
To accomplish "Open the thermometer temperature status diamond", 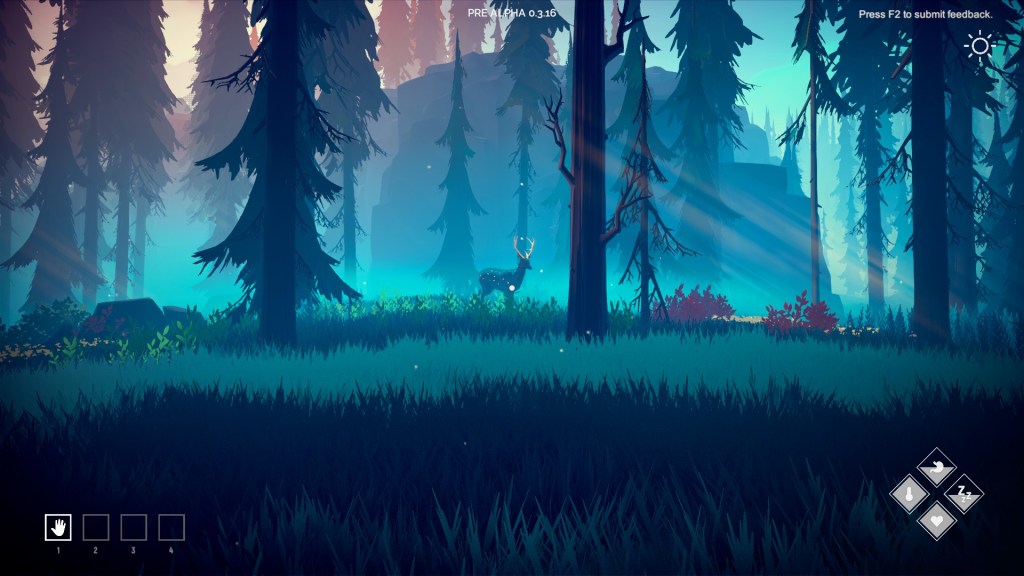I will pos(910,493).
